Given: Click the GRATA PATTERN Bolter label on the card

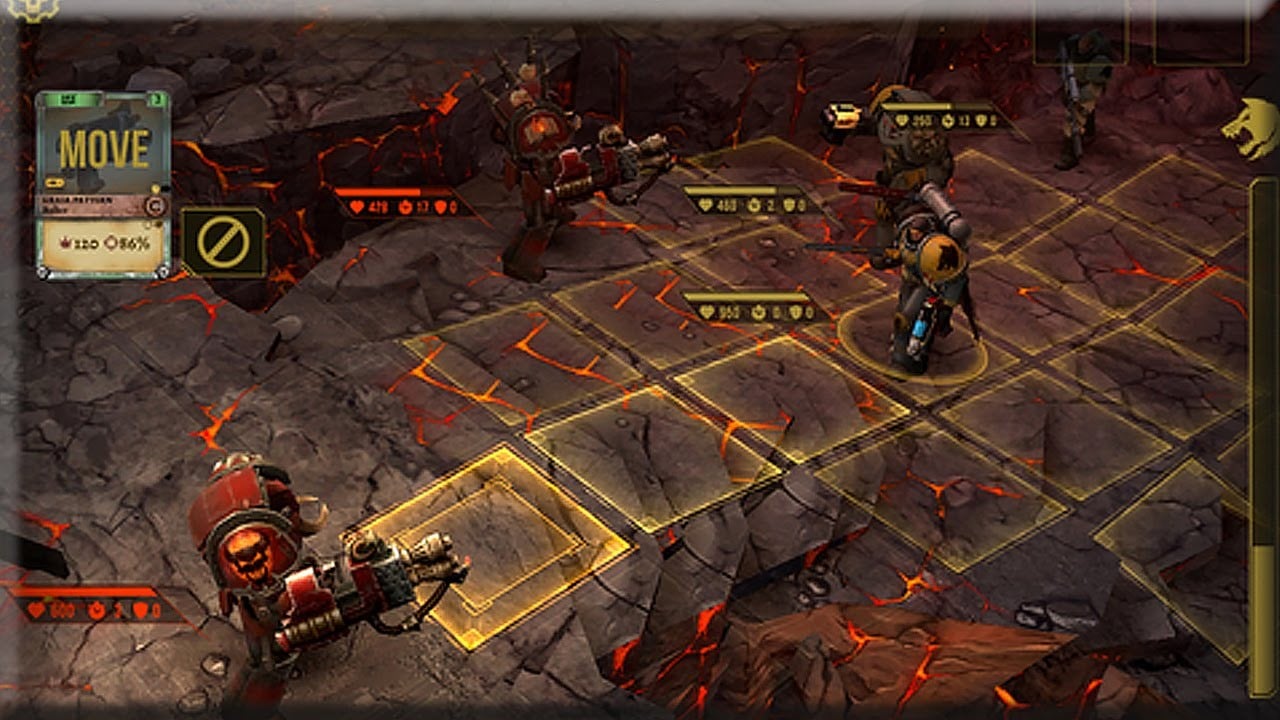Looking at the screenshot, I should tap(80, 205).
